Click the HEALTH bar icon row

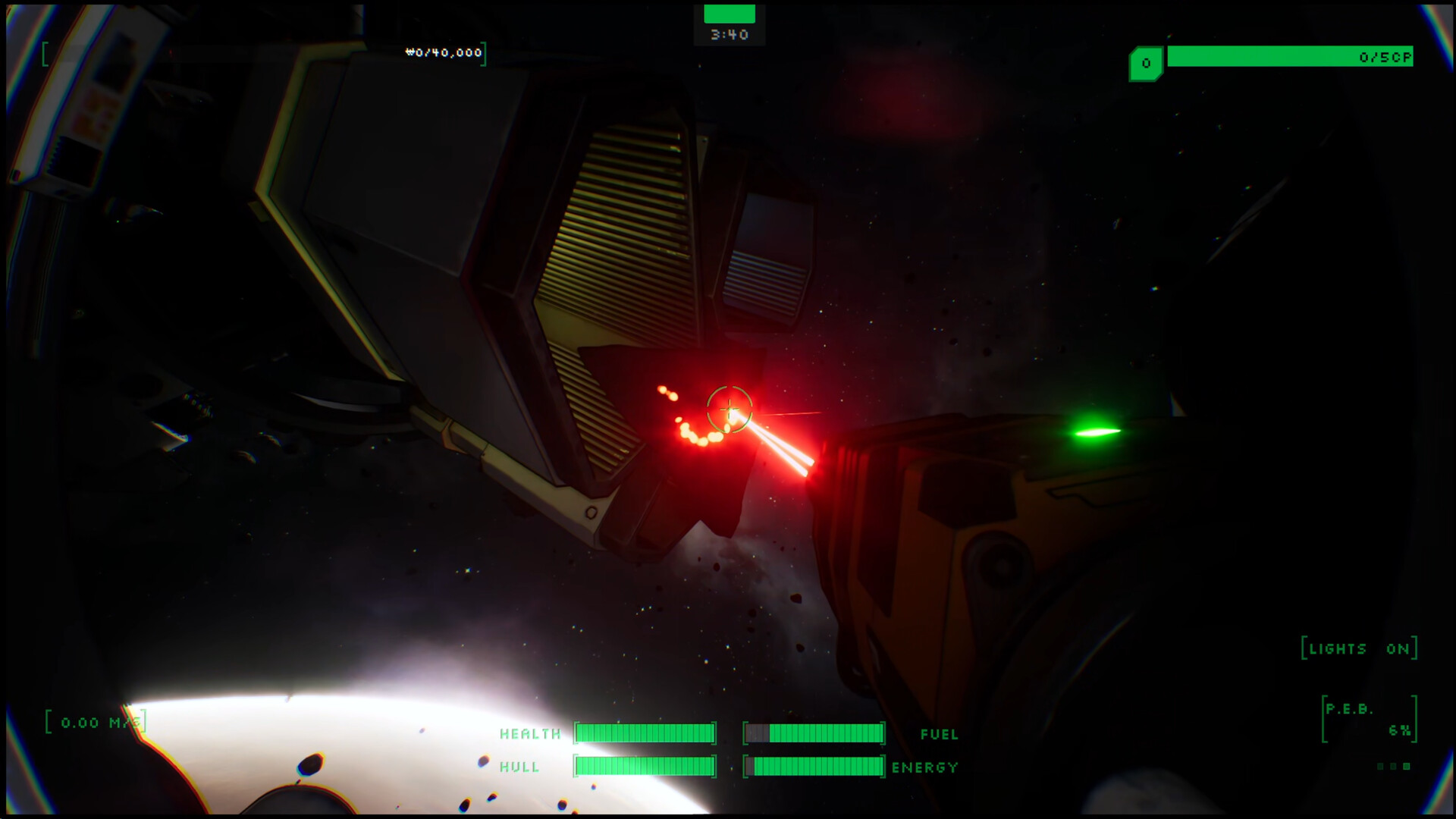[x=646, y=733]
